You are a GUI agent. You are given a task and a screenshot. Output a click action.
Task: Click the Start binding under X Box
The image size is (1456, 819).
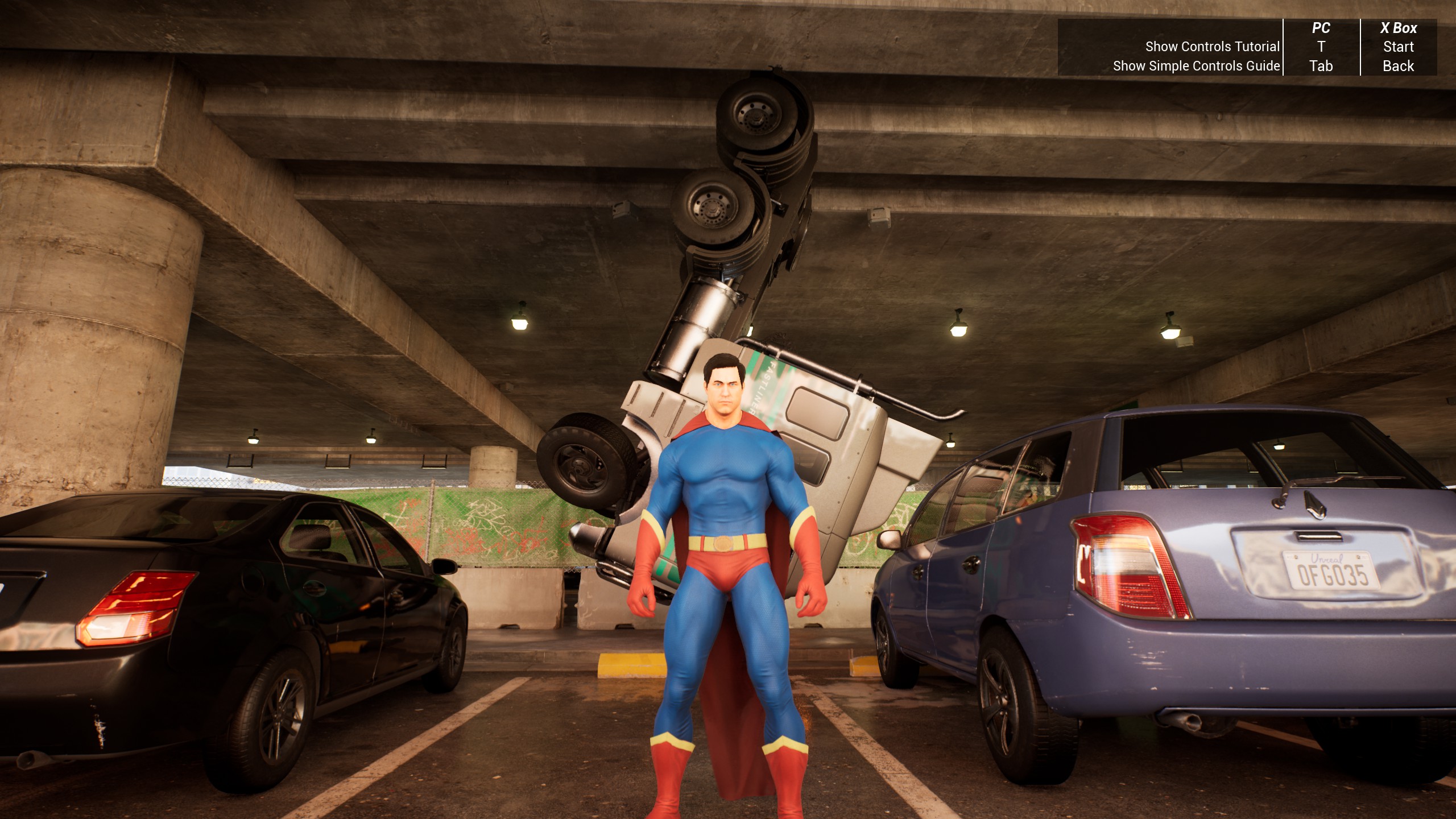click(1399, 47)
